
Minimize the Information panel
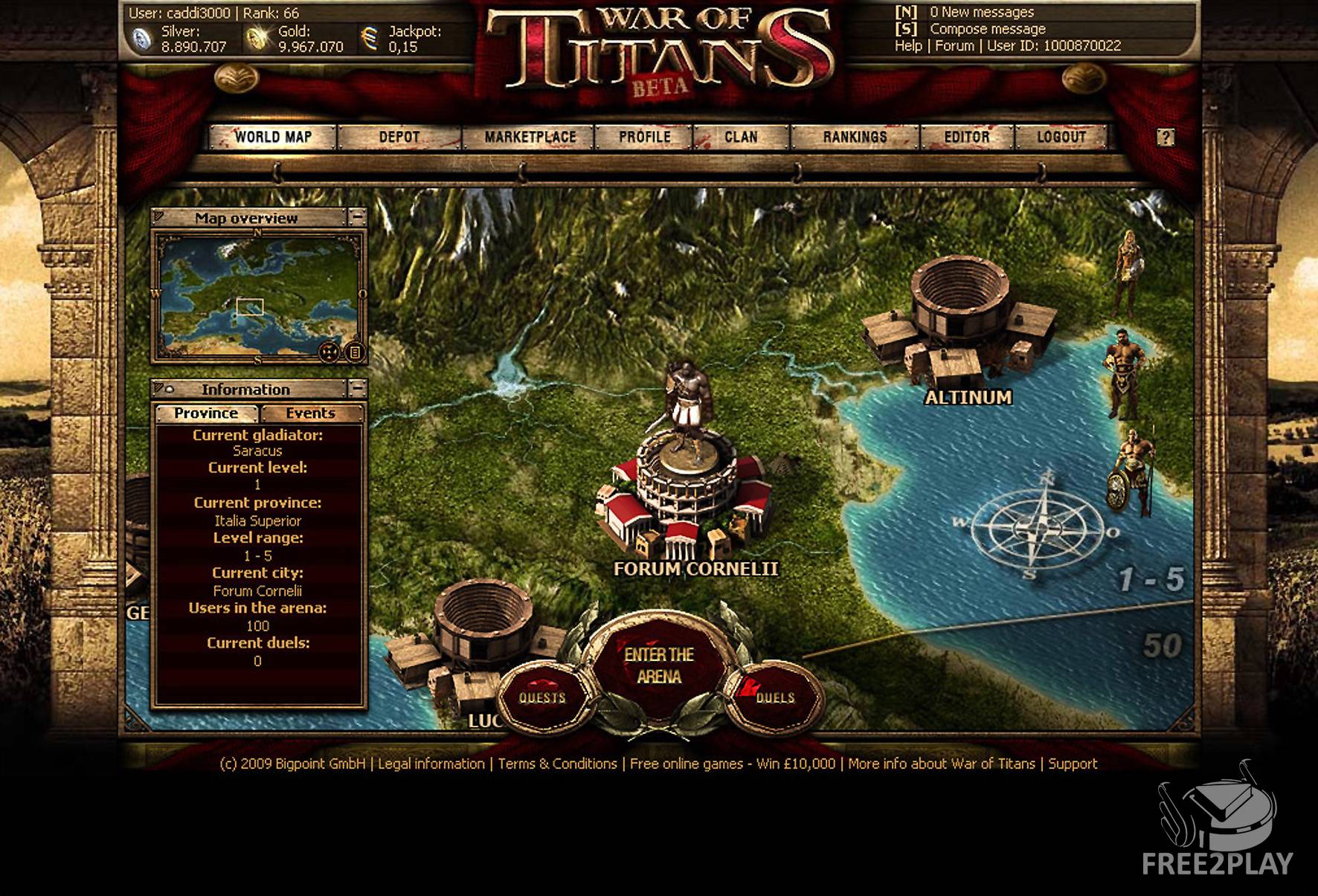click(358, 388)
